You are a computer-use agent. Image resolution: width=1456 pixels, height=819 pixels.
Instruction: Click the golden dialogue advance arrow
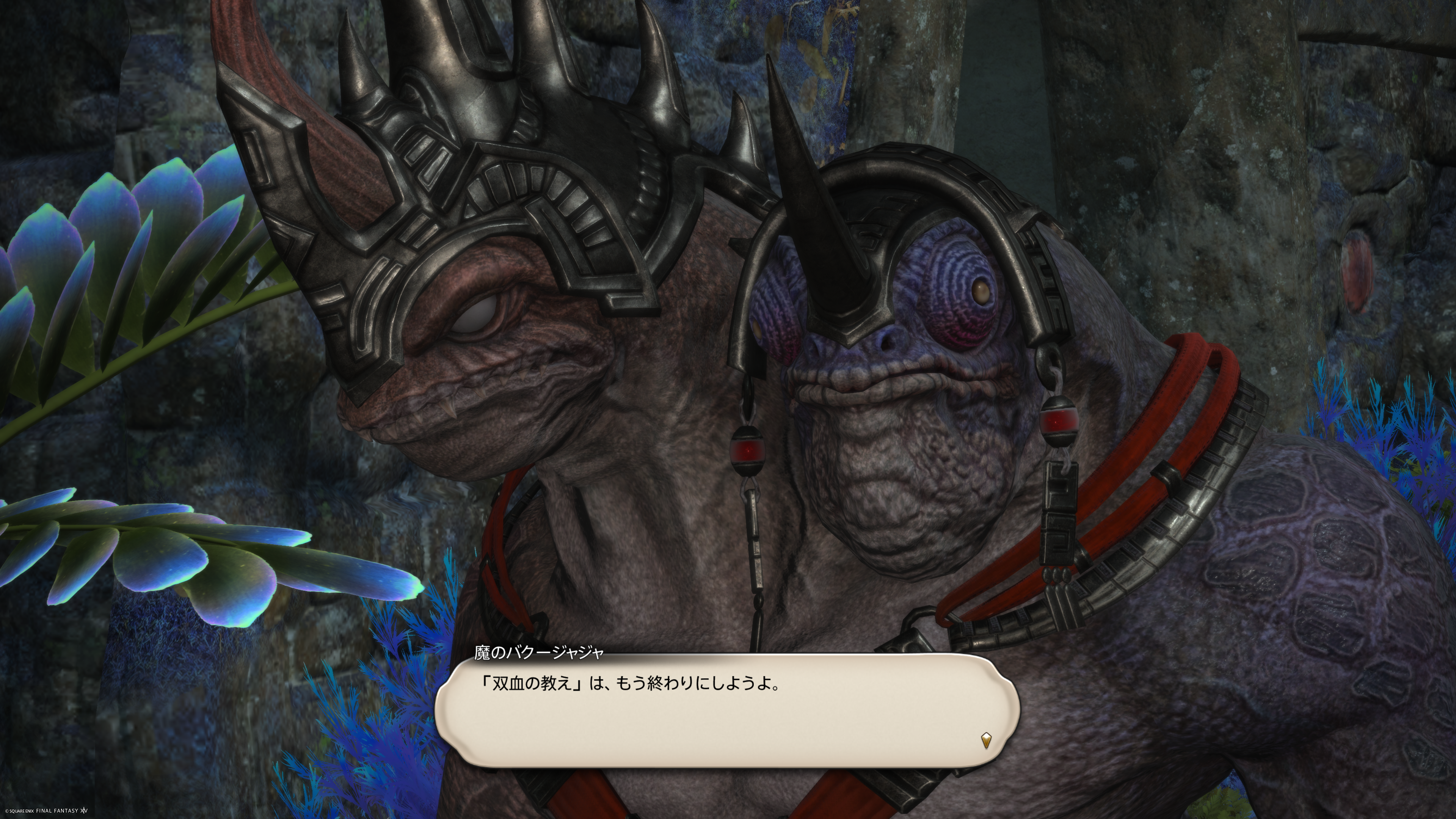pos(986,740)
